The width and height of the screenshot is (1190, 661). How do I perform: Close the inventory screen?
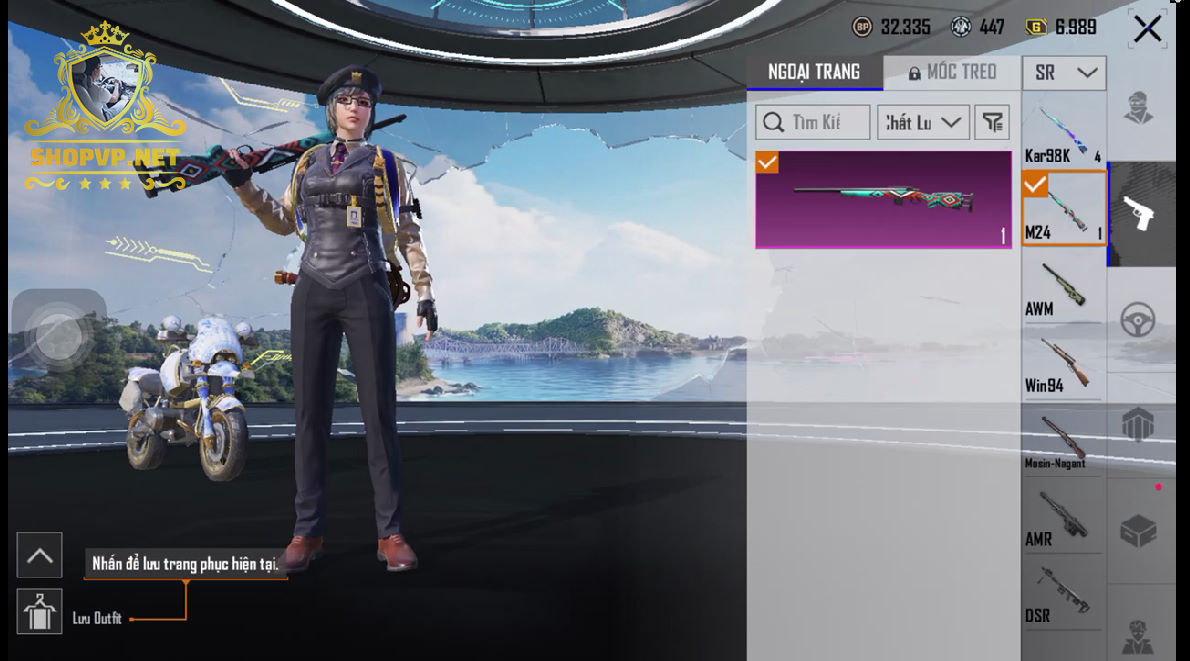[1147, 29]
